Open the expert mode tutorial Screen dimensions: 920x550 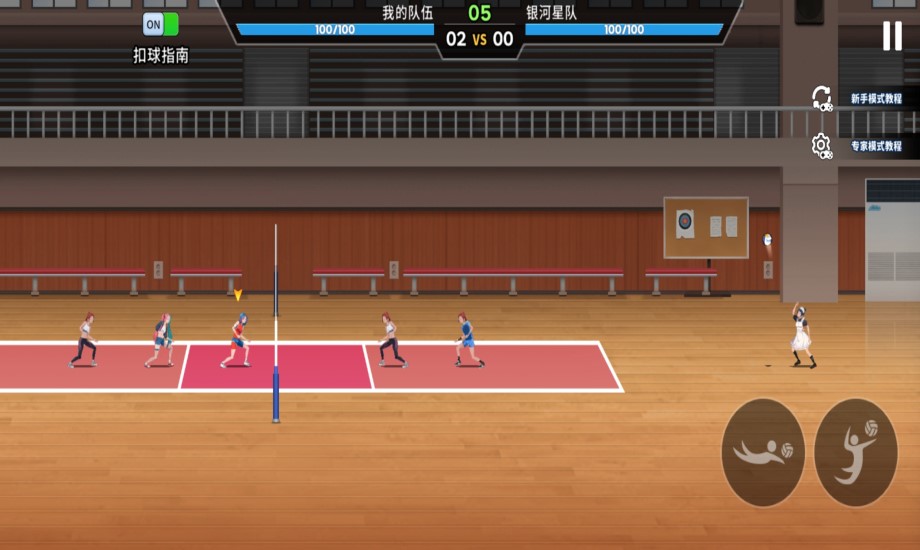[874, 146]
